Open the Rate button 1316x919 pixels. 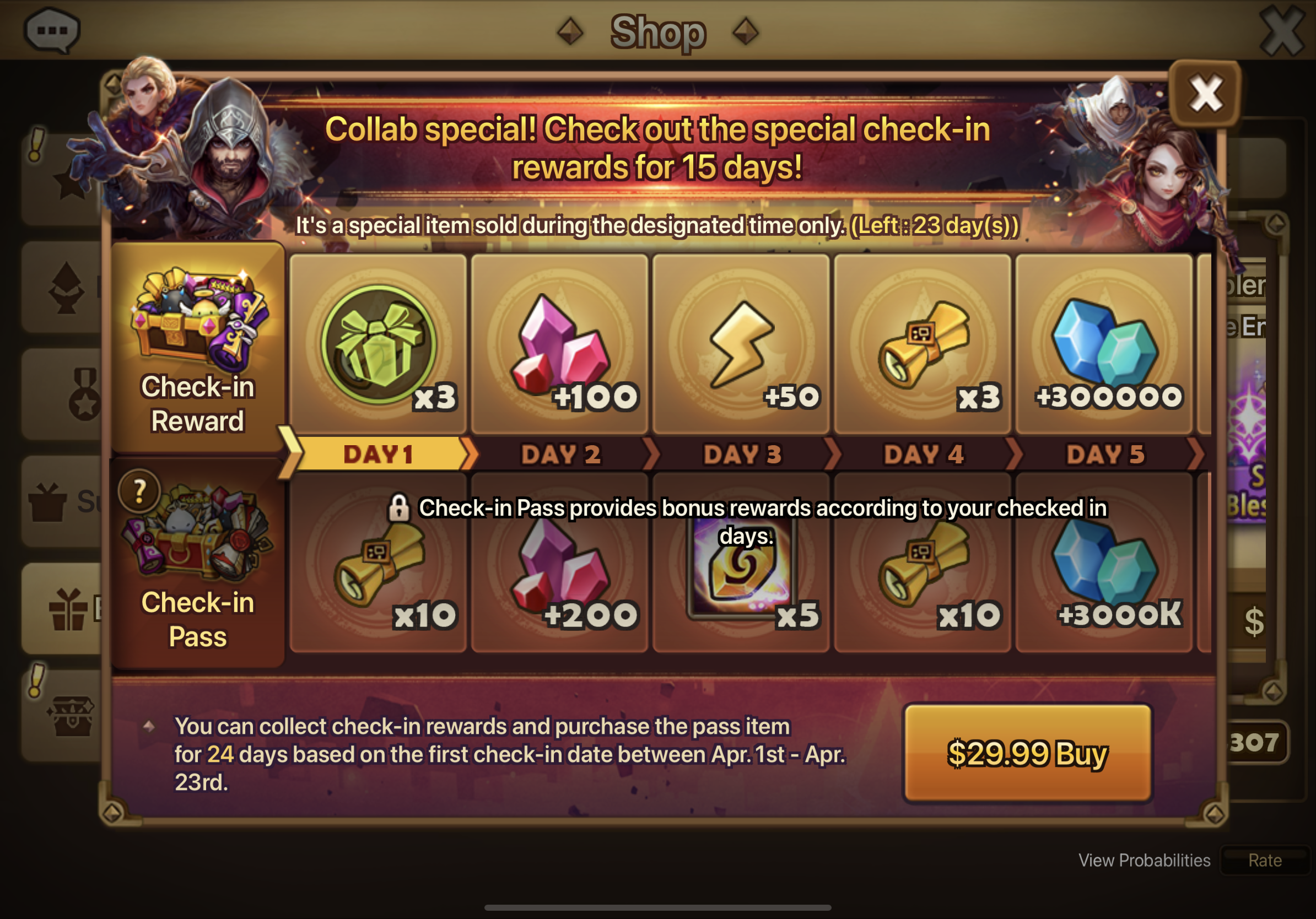pyautogui.click(x=1264, y=860)
